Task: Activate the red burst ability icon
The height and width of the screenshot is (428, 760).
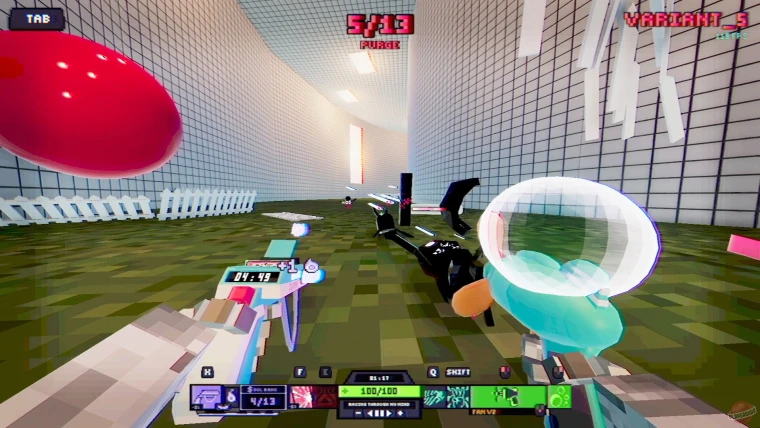Action: 300,397
